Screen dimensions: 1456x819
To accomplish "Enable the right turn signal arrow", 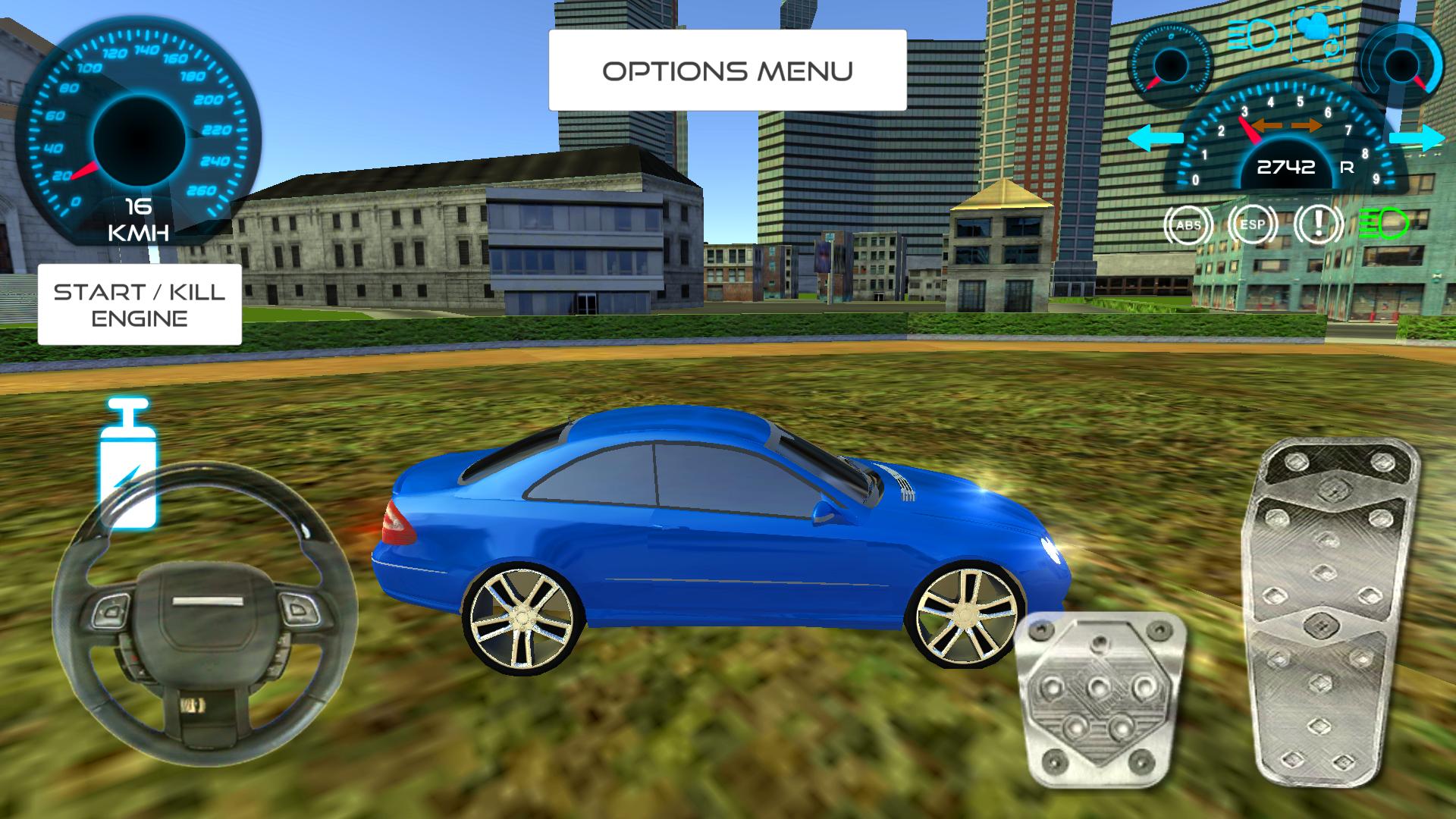I will (x=1417, y=139).
